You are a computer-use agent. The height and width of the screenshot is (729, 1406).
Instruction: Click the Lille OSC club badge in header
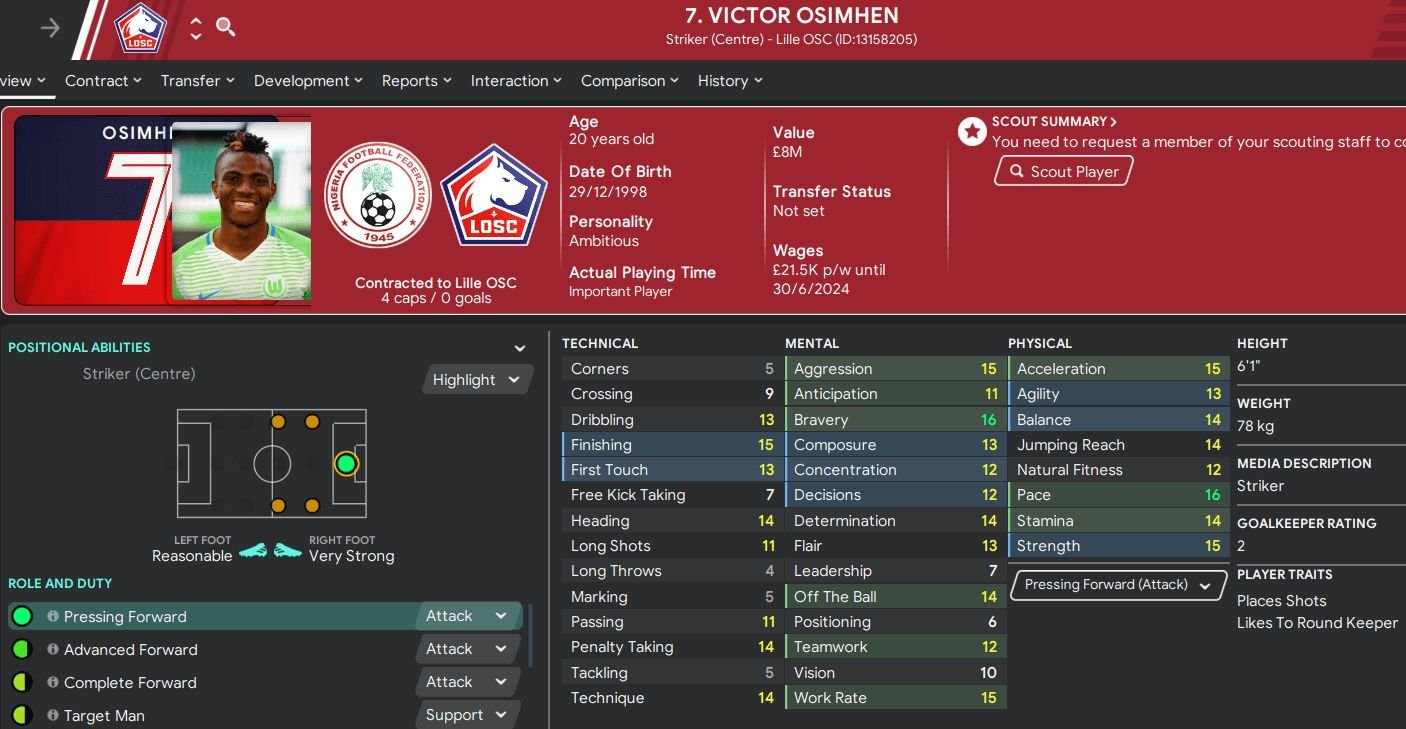click(x=139, y=29)
